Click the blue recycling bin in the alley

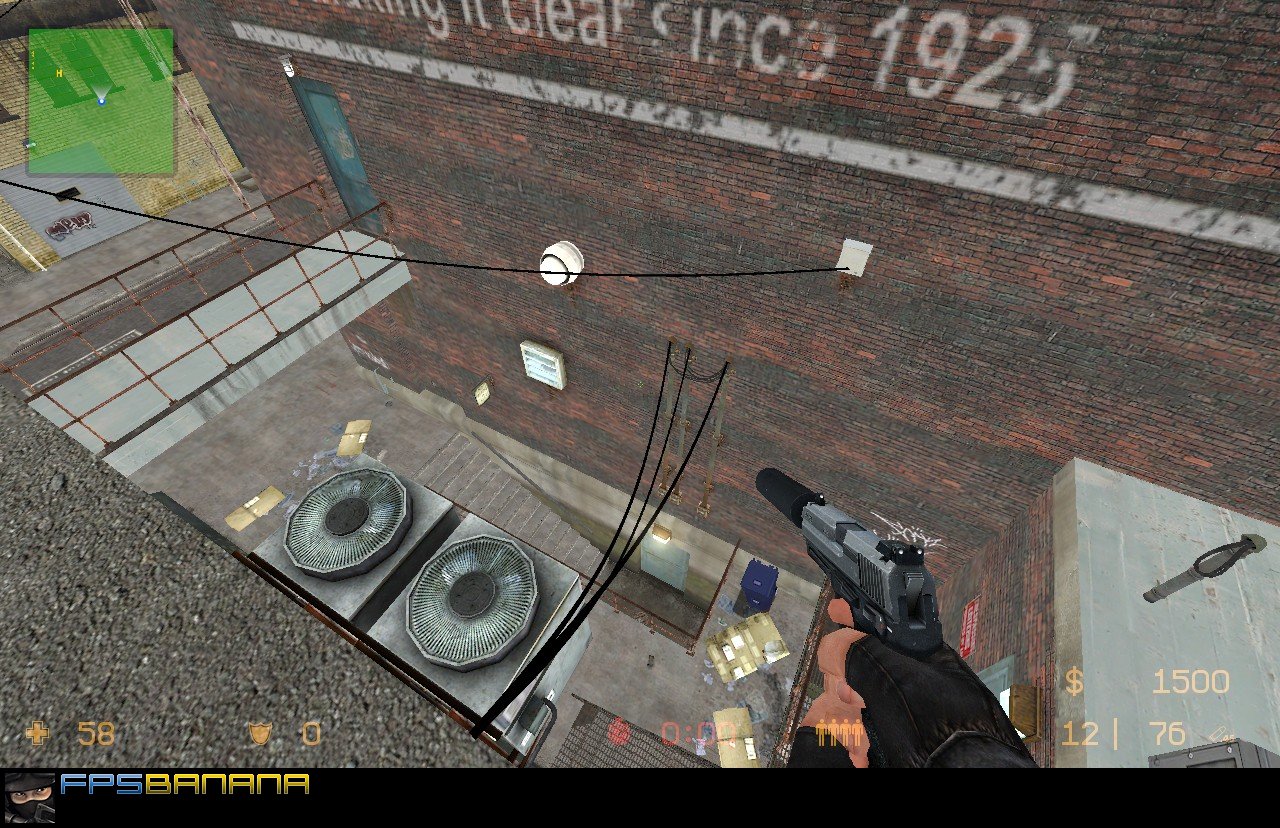pos(758,587)
